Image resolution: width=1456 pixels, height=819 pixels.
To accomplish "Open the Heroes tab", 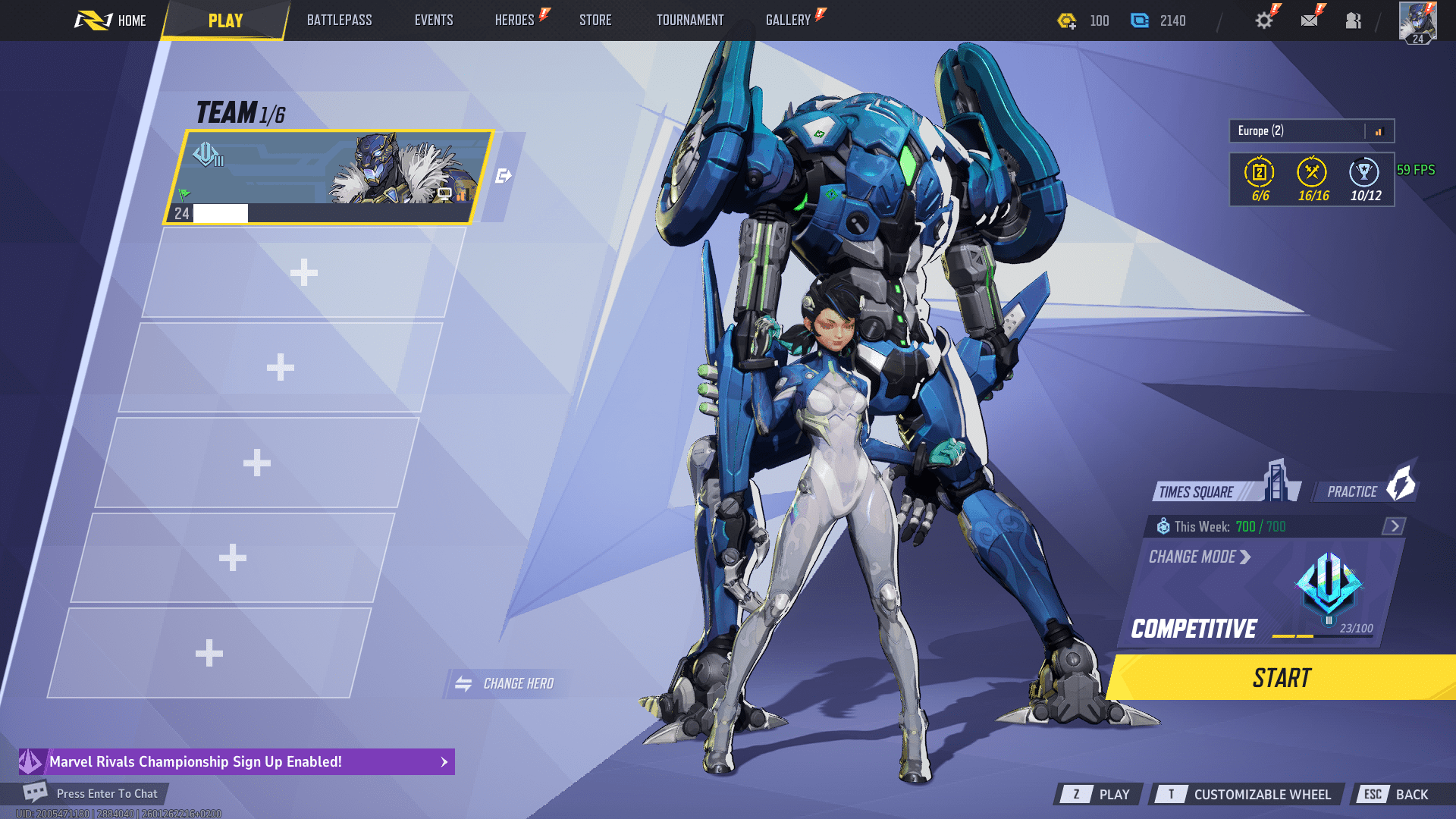I will coord(515,20).
